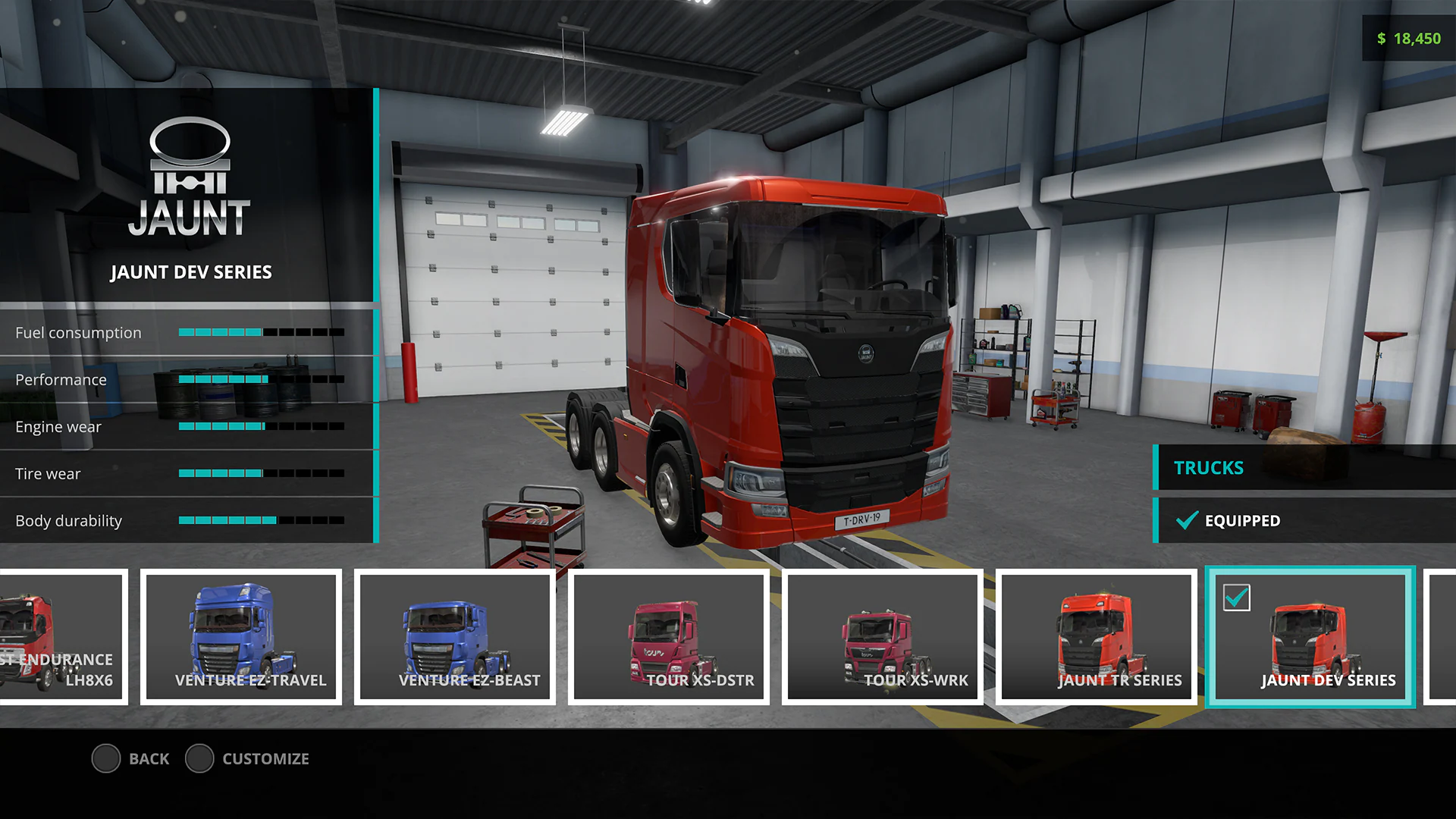Click the circular button icon beside CUSTOMIZE
The image size is (1456, 819).
[x=200, y=758]
